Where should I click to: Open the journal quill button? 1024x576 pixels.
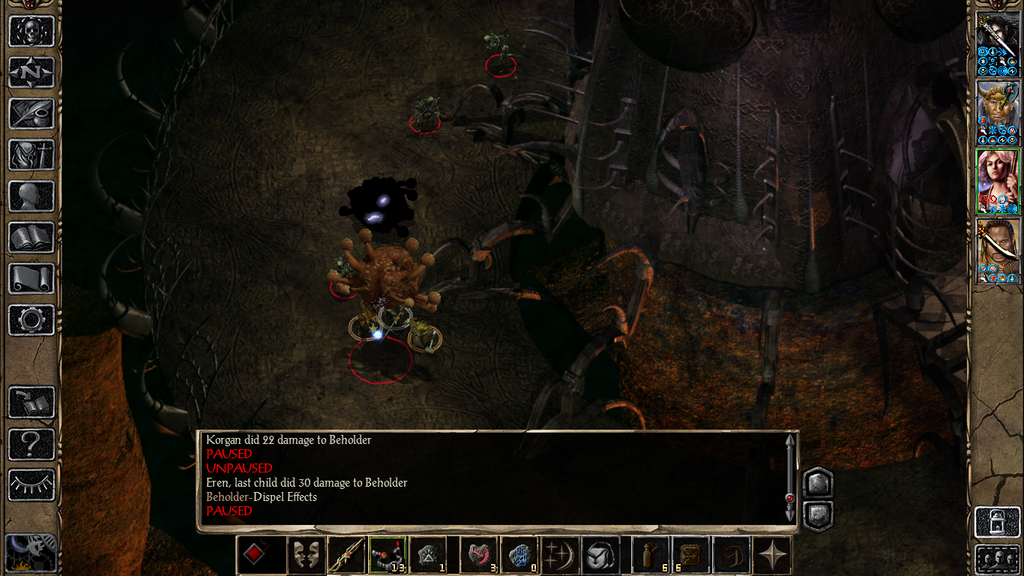coord(31,113)
